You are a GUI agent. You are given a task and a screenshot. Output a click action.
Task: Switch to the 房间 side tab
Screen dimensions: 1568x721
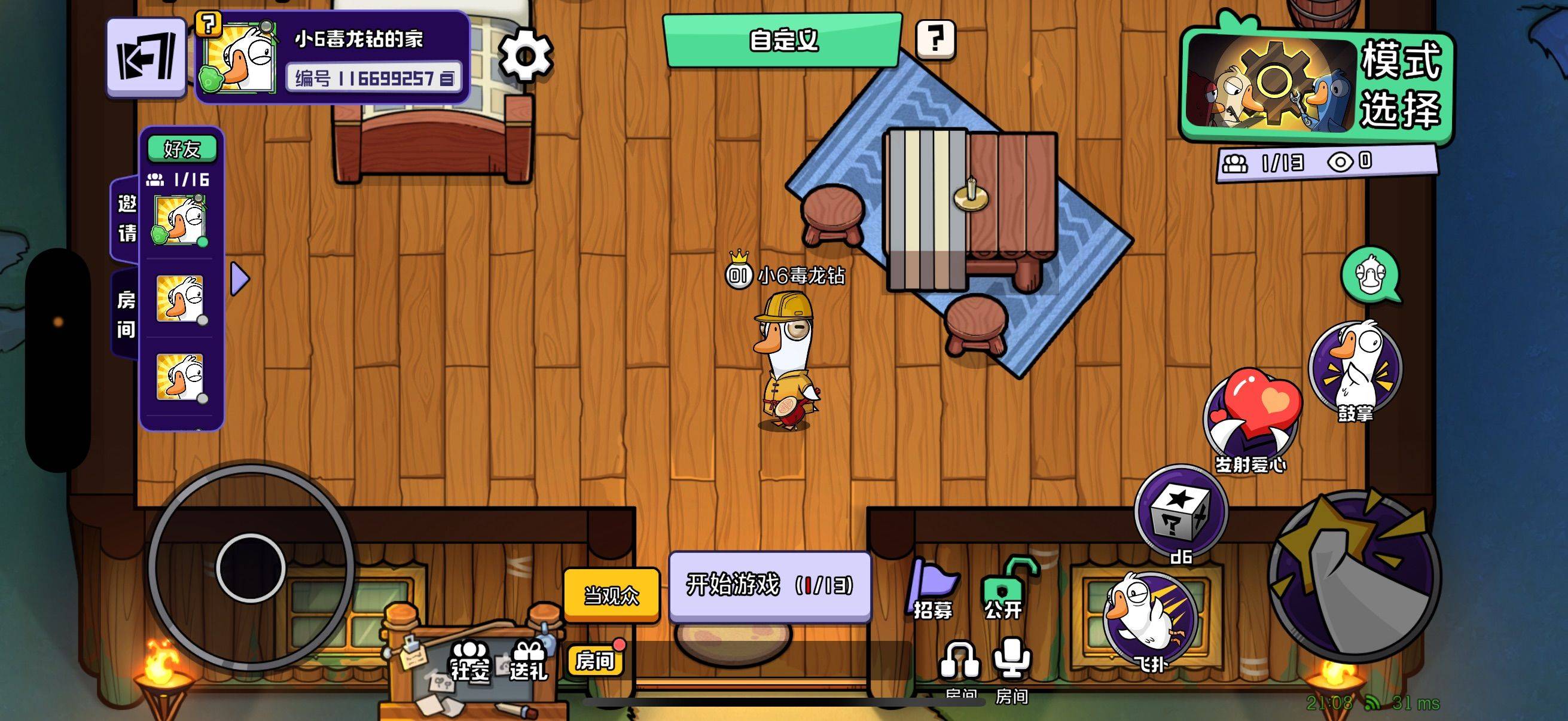click(x=126, y=314)
